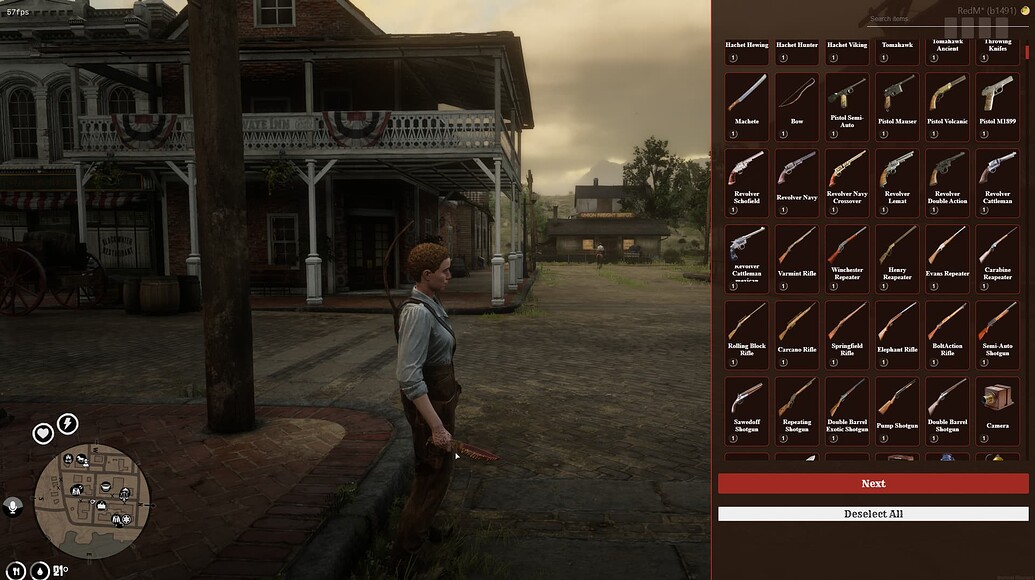Click the red Next button

pos(873,483)
